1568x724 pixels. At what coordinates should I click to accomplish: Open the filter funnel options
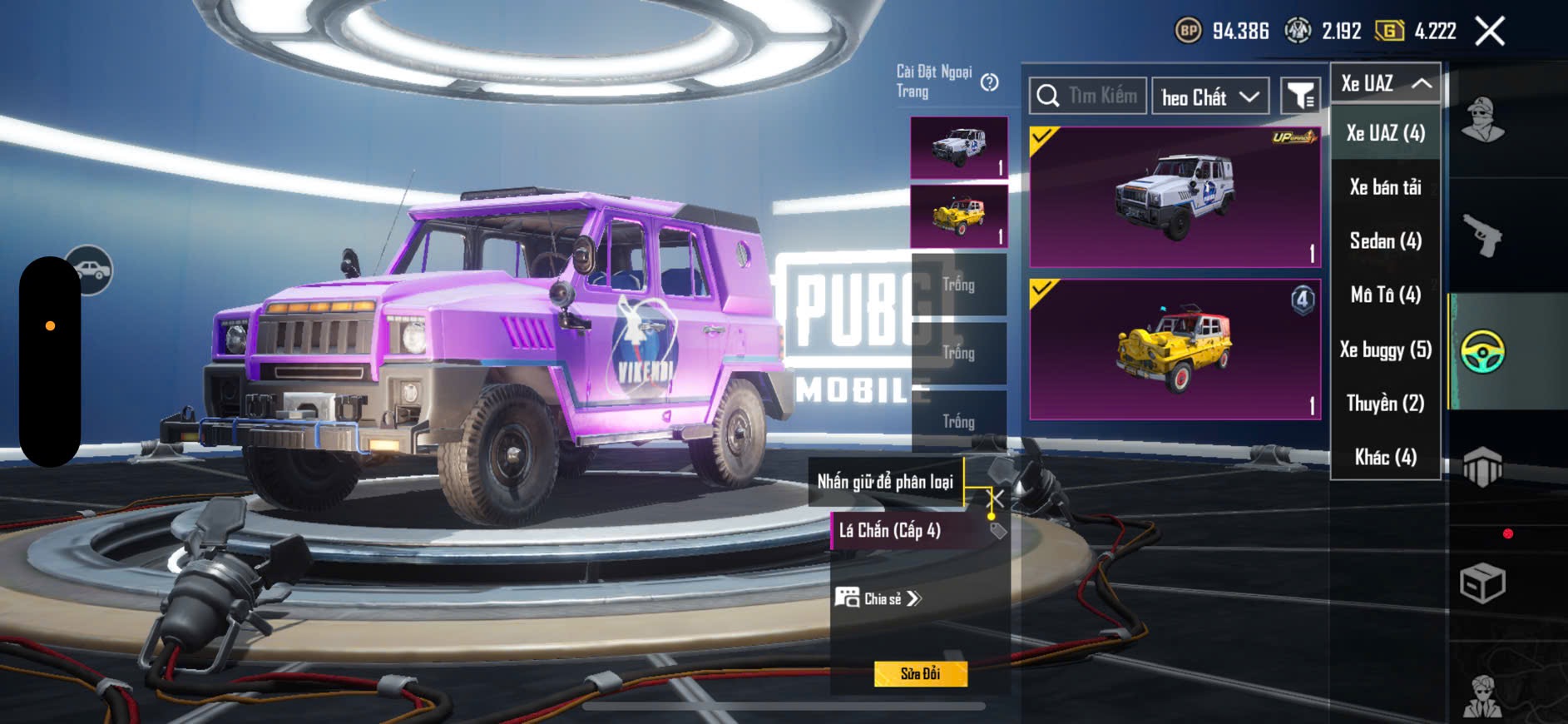click(x=1299, y=97)
